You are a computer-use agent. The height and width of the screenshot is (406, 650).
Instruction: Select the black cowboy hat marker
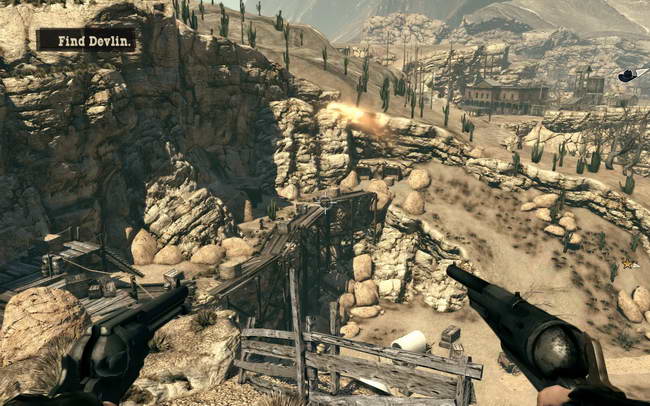[x=627, y=76]
